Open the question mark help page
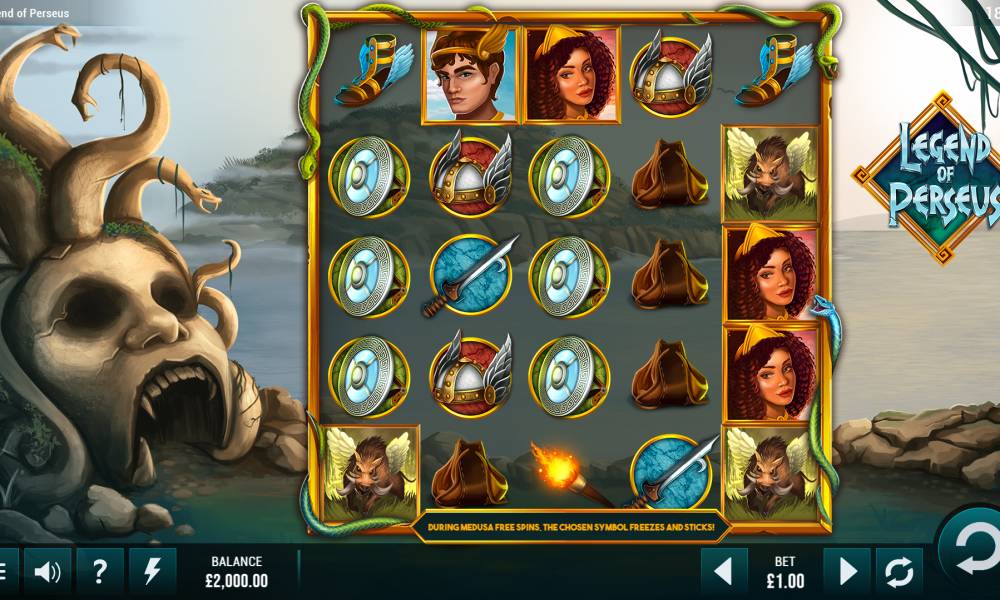This screenshot has width=1000, height=600. point(100,571)
